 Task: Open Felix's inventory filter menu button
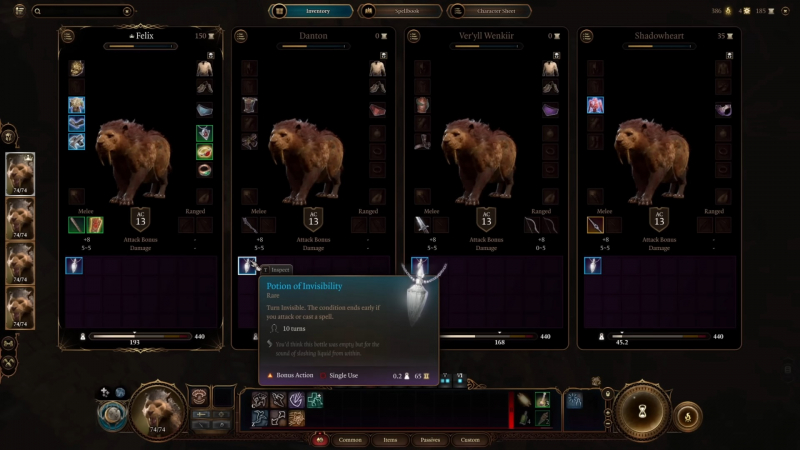69,36
